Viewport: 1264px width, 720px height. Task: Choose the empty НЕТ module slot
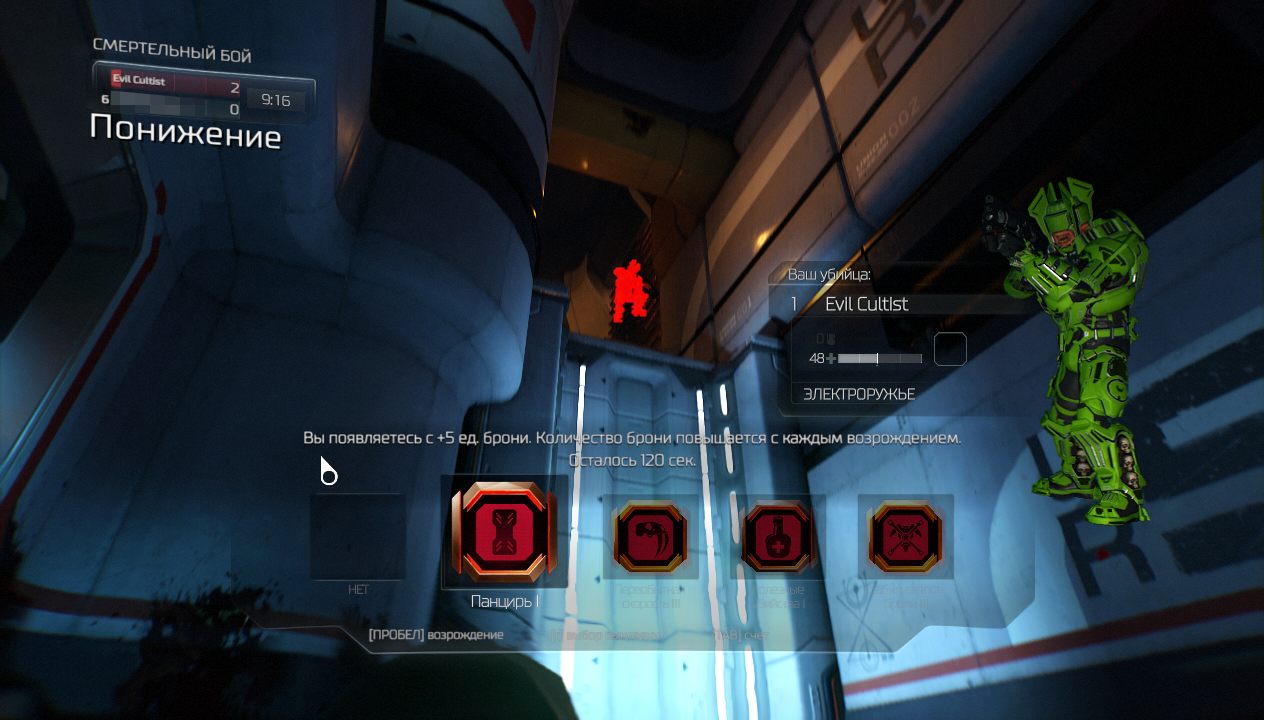[x=358, y=537]
